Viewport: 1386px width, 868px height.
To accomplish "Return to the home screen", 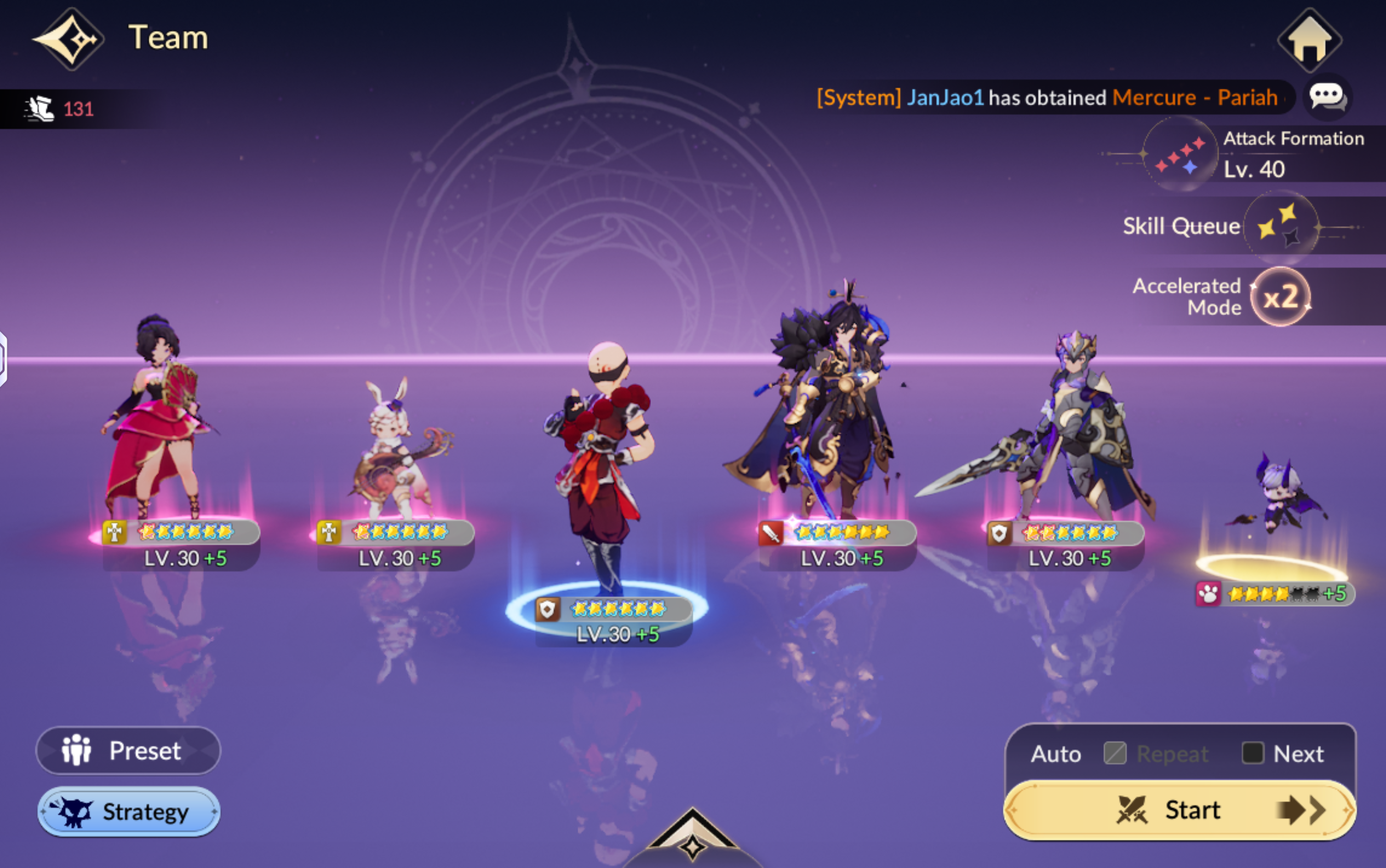I will pyautogui.click(x=1309, y=40).
